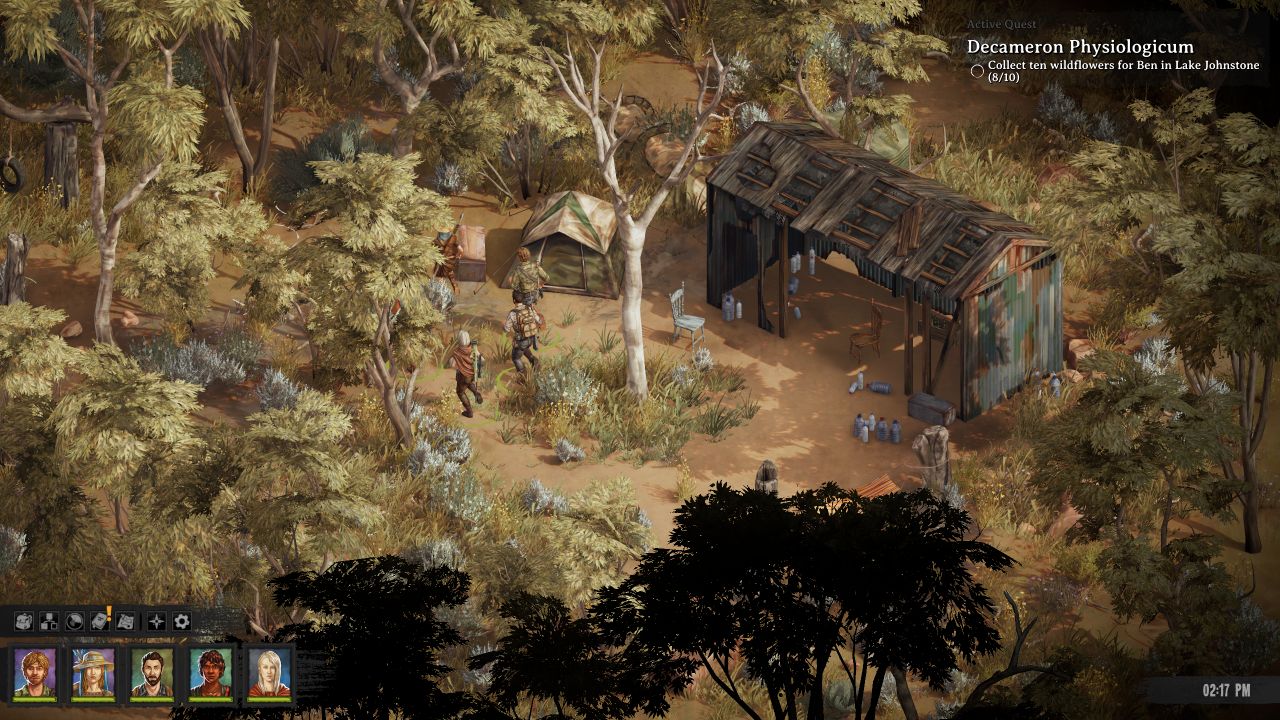Select the curly-haired character on teal portrait
This screenshot has width=1280, height=720.
[210, 673]
